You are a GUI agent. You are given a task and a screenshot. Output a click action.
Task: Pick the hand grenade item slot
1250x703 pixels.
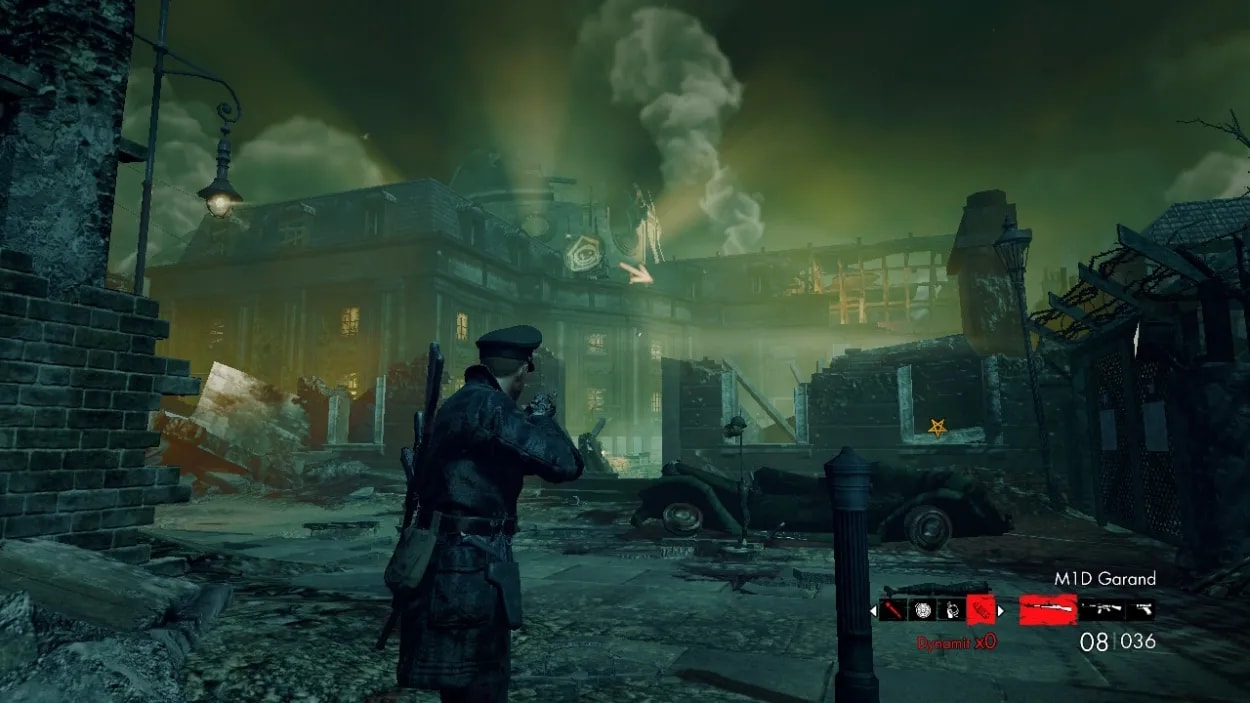[951, 609]
